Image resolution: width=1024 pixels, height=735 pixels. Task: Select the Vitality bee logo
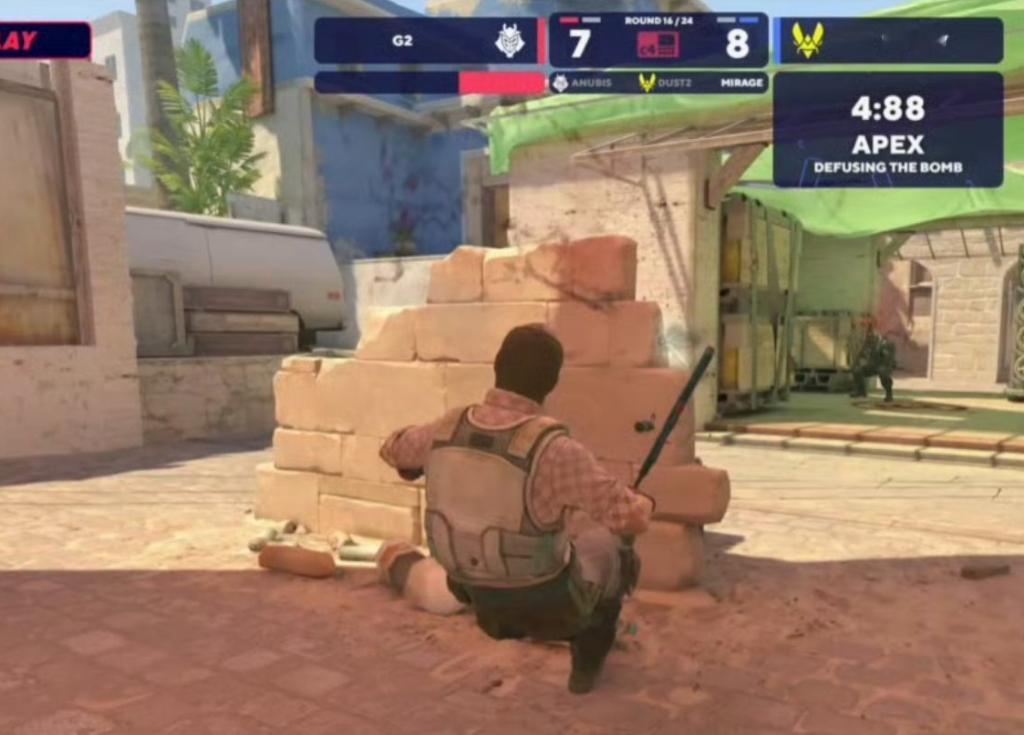807,40
